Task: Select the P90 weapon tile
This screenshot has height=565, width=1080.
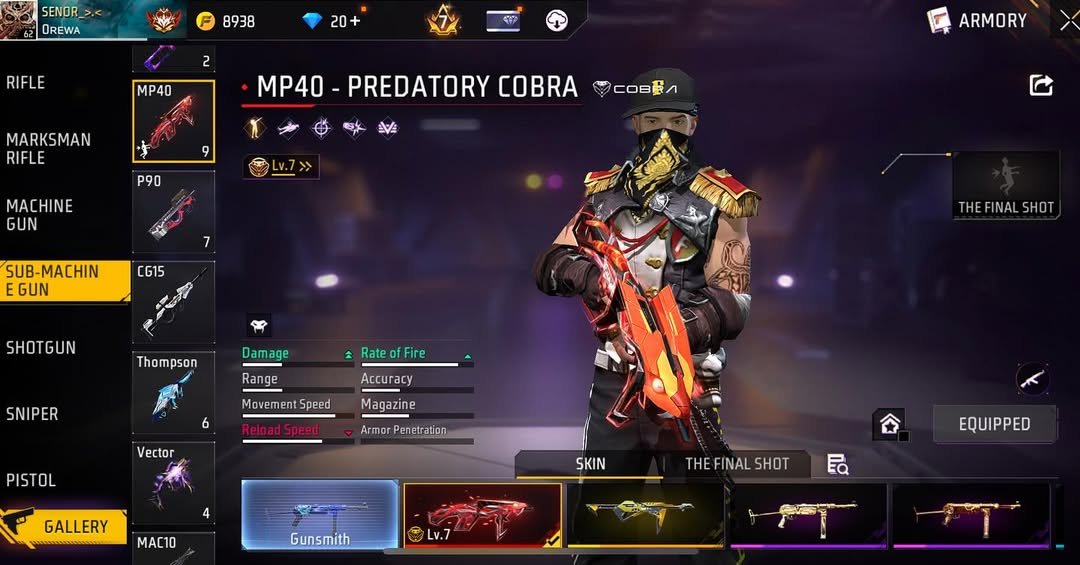Action: pyautogui.click(x=173, y=211)
